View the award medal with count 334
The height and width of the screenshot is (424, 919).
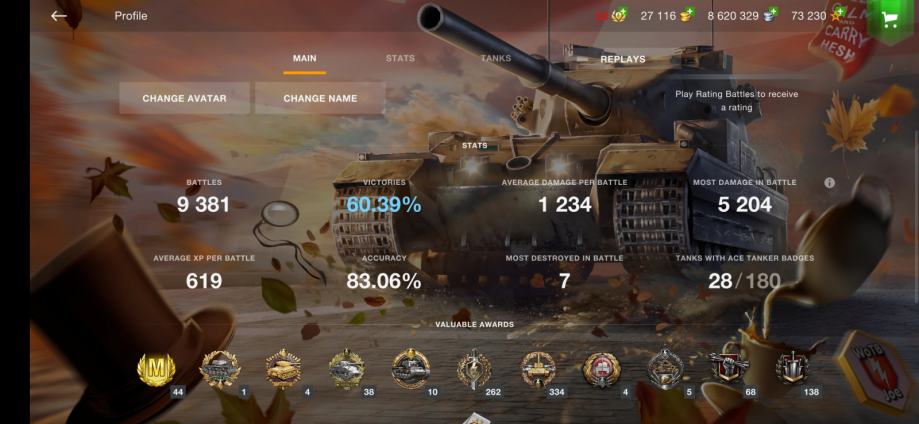point(538,369)
